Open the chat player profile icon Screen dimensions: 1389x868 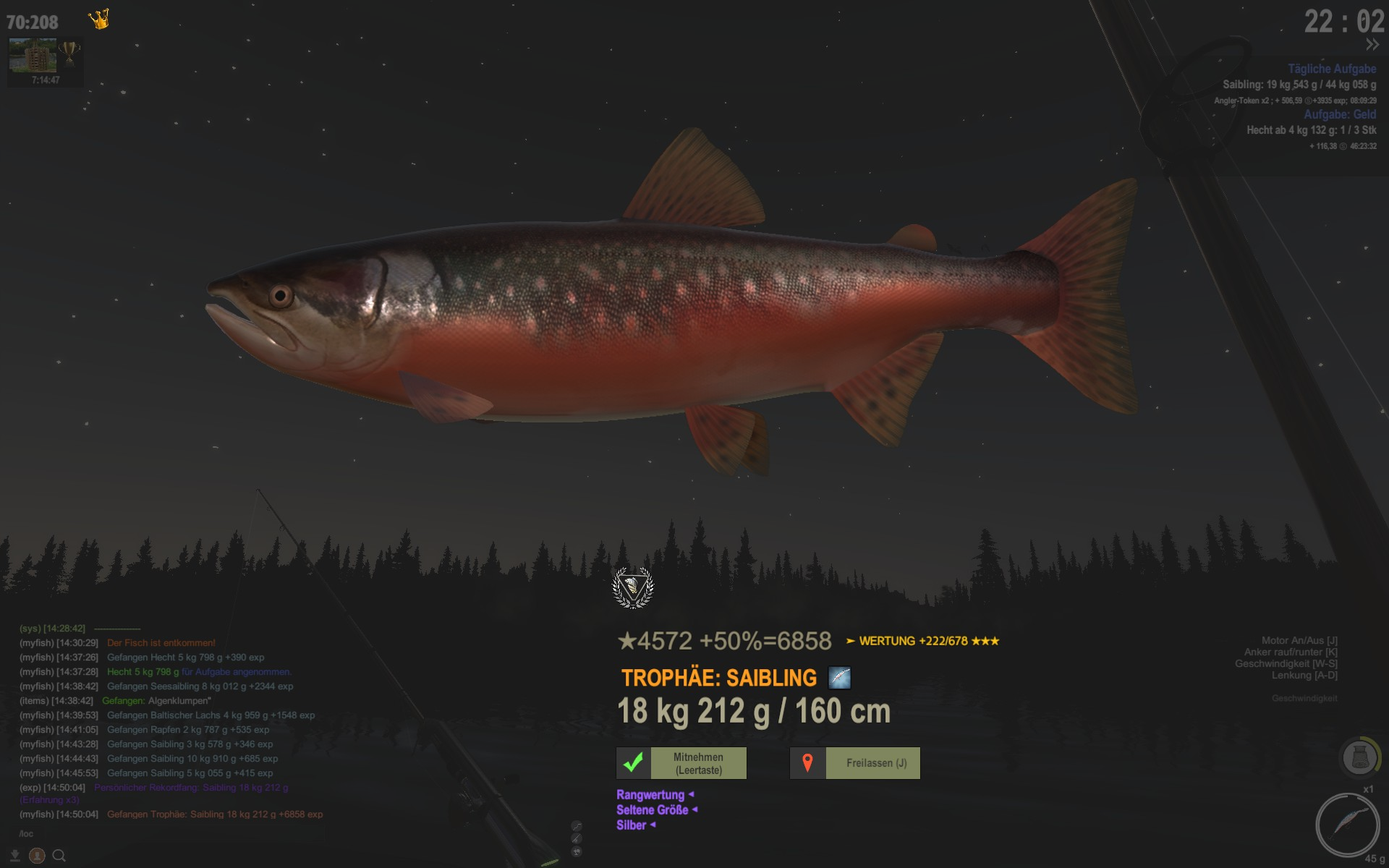pos(37,856)
